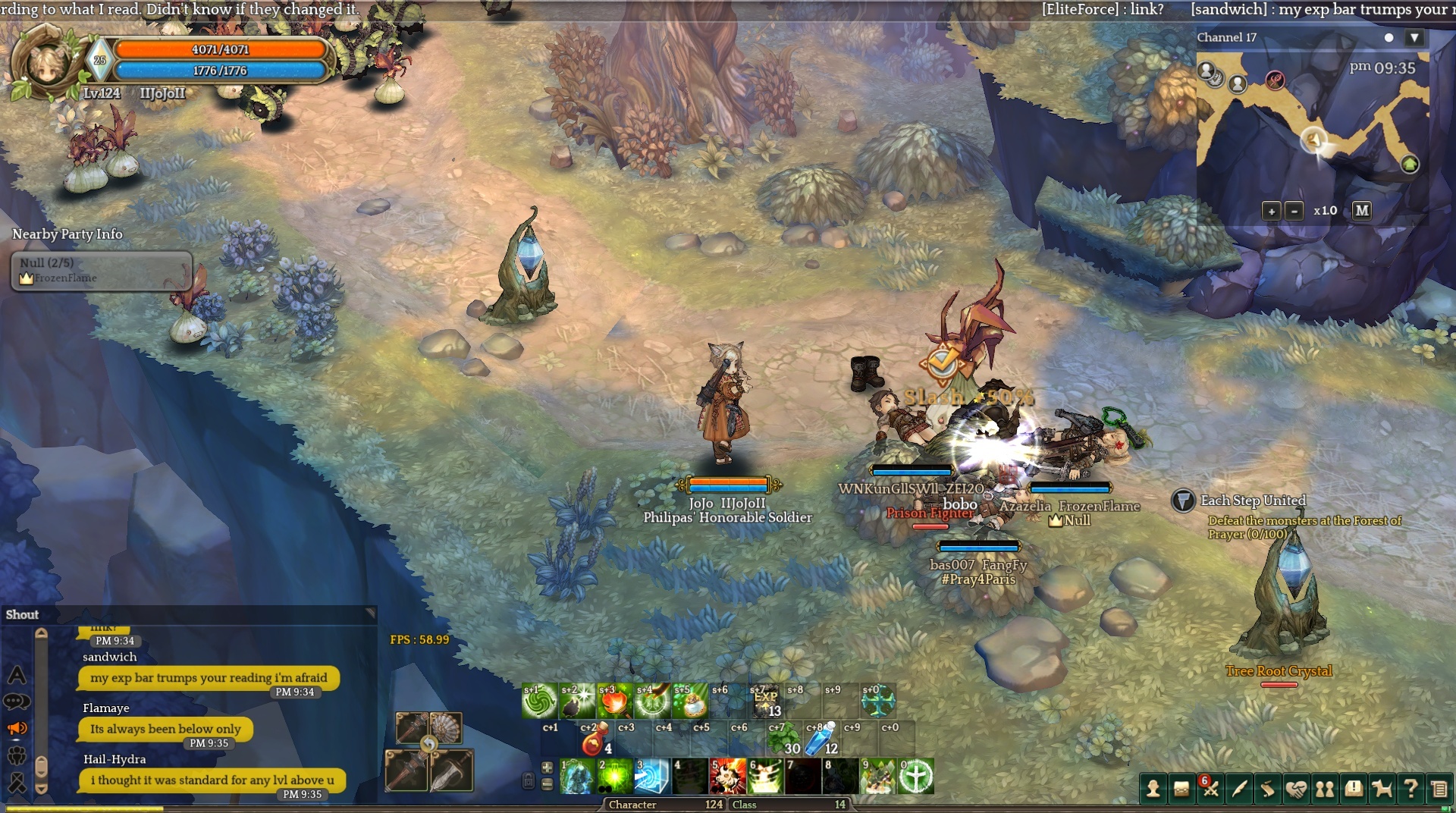
Task: Cast the white cross circle skill in slot 0
Action: (916, 776)
